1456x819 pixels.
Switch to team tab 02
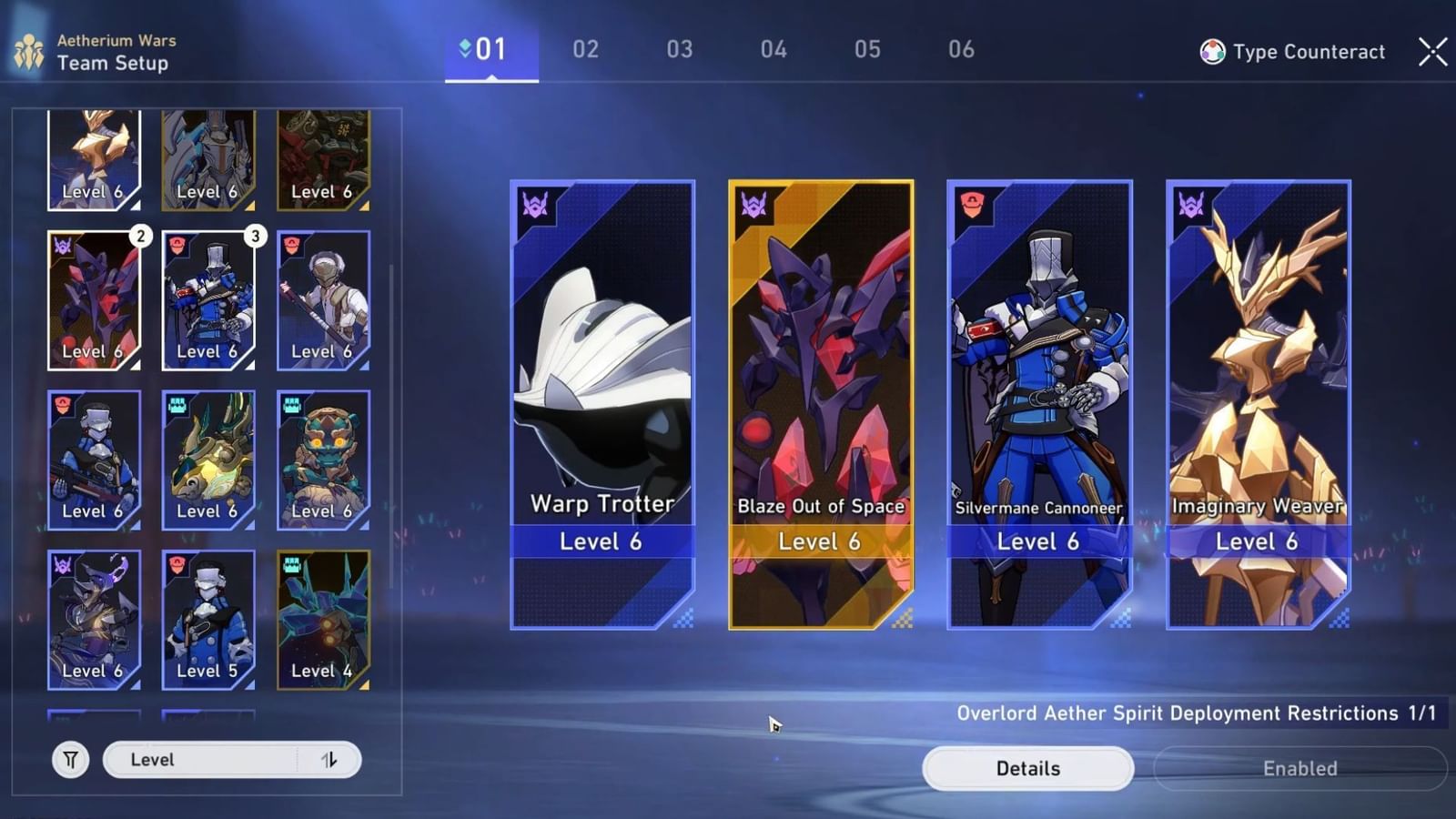tap(585, 50)
